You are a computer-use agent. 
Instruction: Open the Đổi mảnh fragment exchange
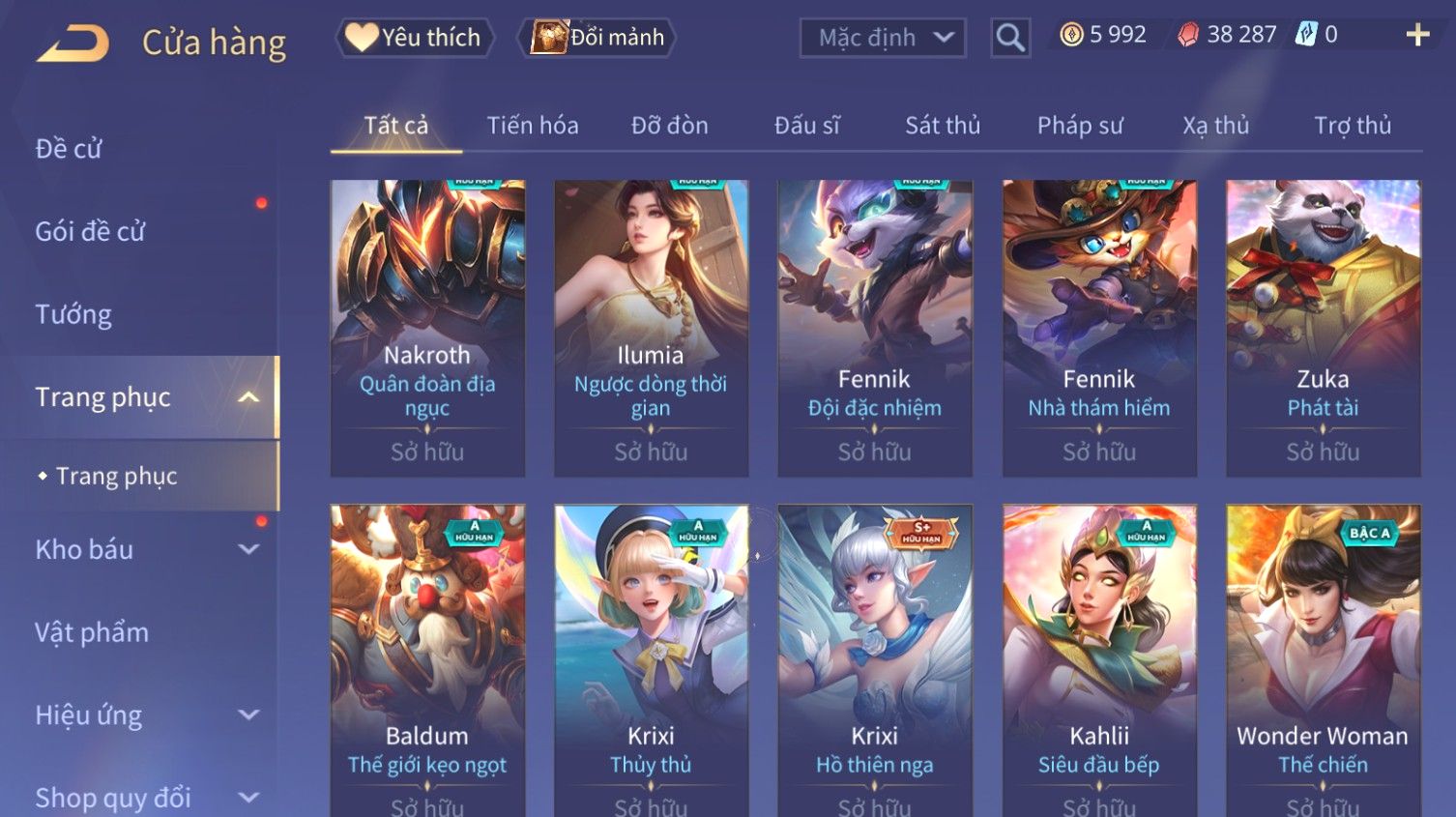597,38
